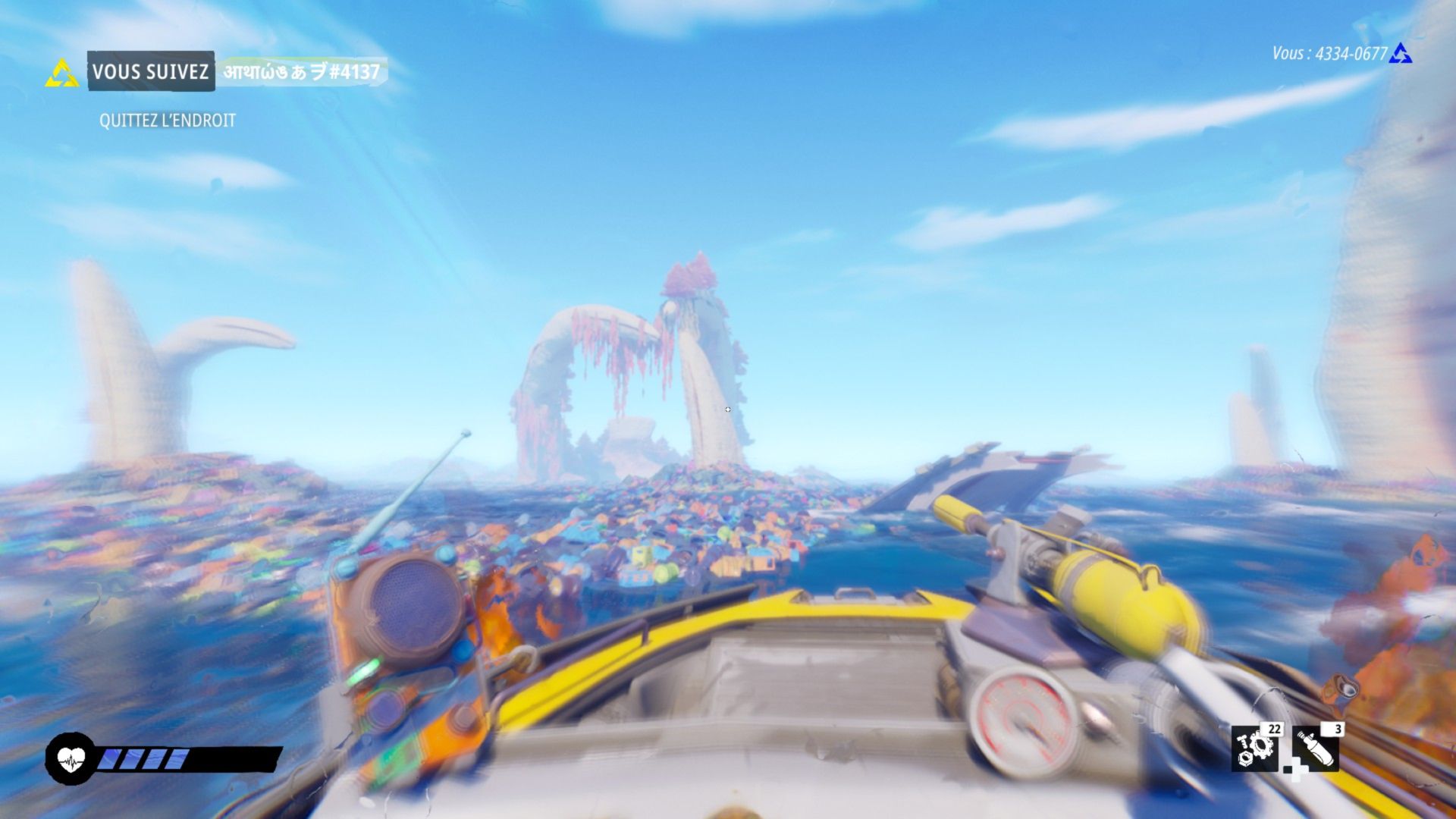This screenshot has width=1456, height=819.
Task: Click the blue triangle icon beside 'Vous'
Action: click(x=1401, y=54)
